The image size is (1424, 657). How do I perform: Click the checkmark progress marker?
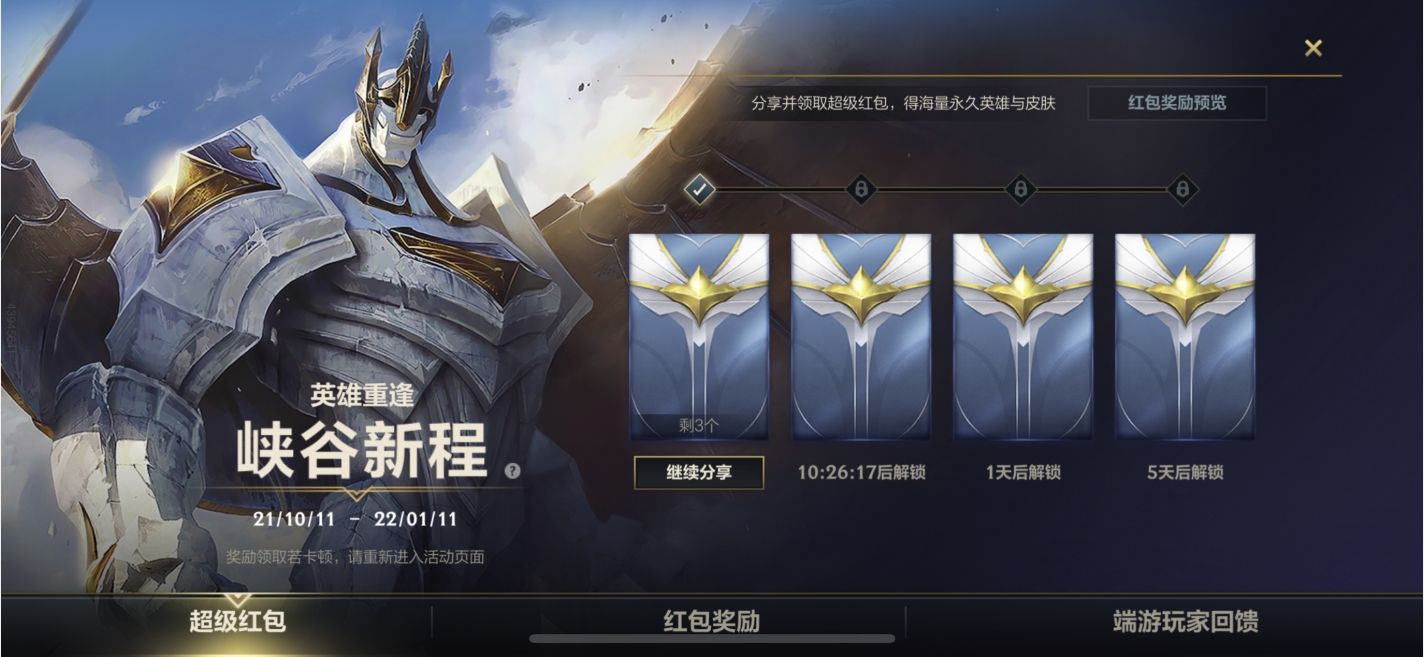pyautogui.click(x=700, y=188)
